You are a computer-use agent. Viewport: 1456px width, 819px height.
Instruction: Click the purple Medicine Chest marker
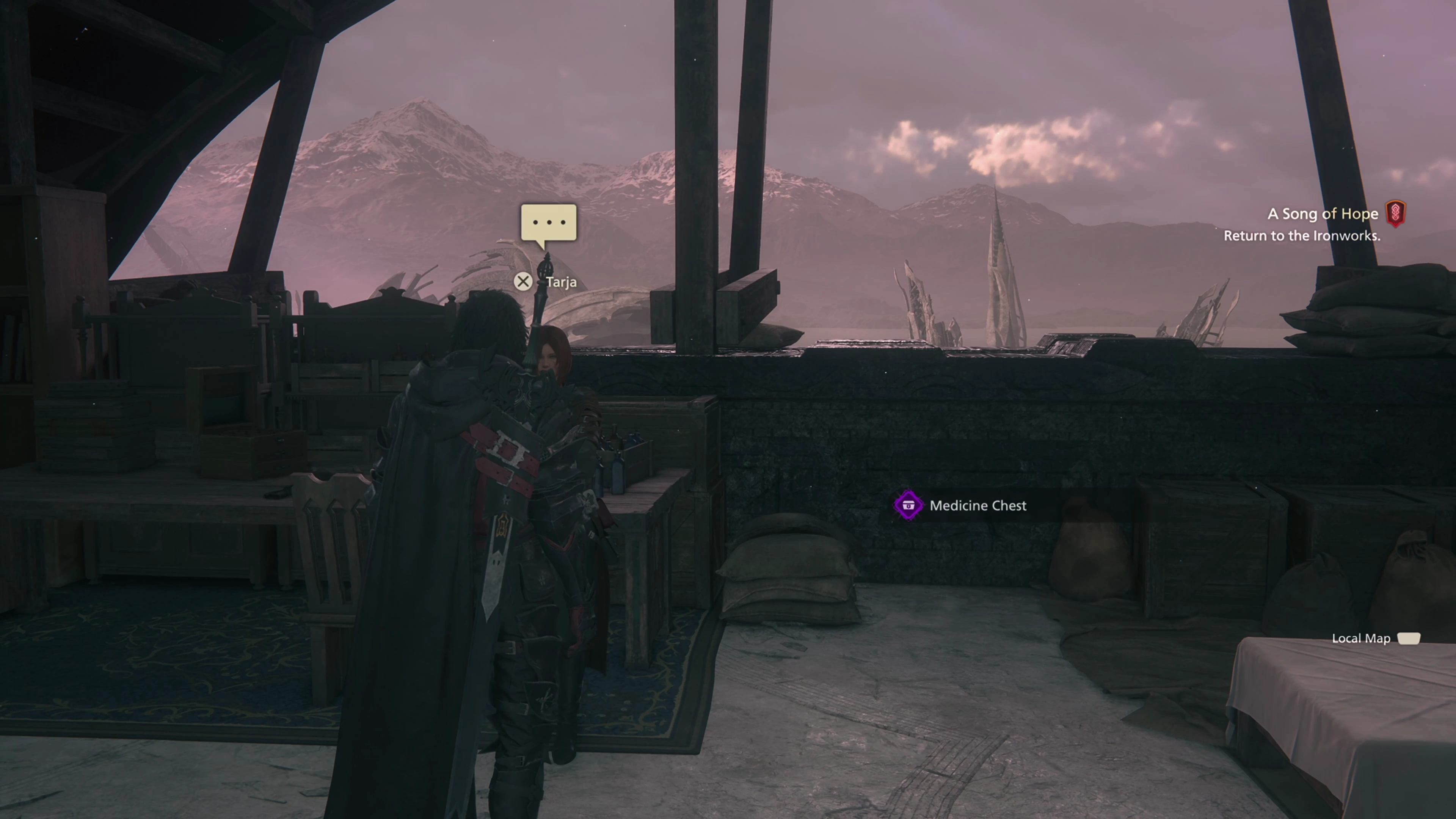click(x=908, y=505)
